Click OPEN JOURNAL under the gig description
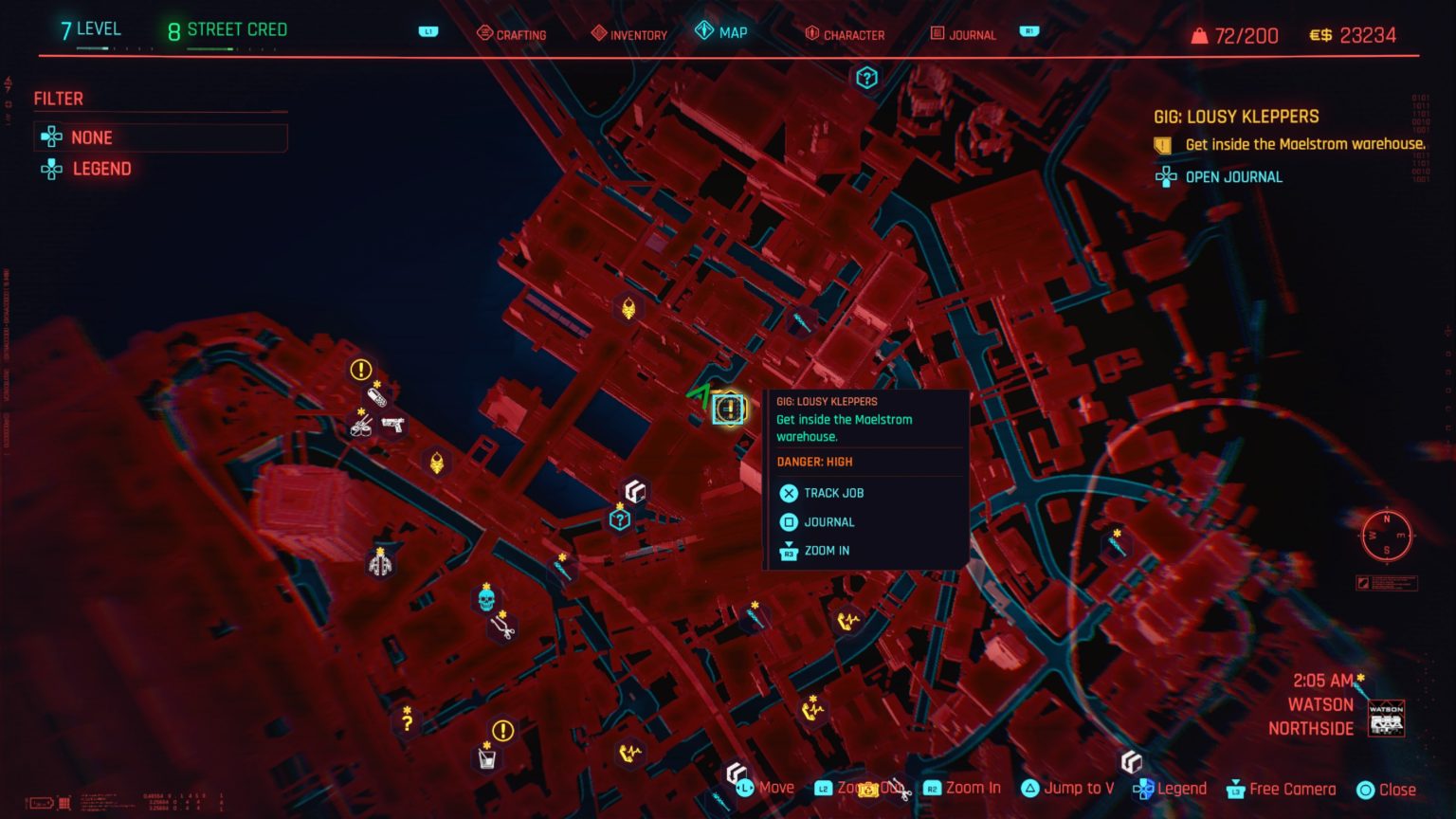The width and height of the screenshot is (1456, 819). (x=1233, y=176)
